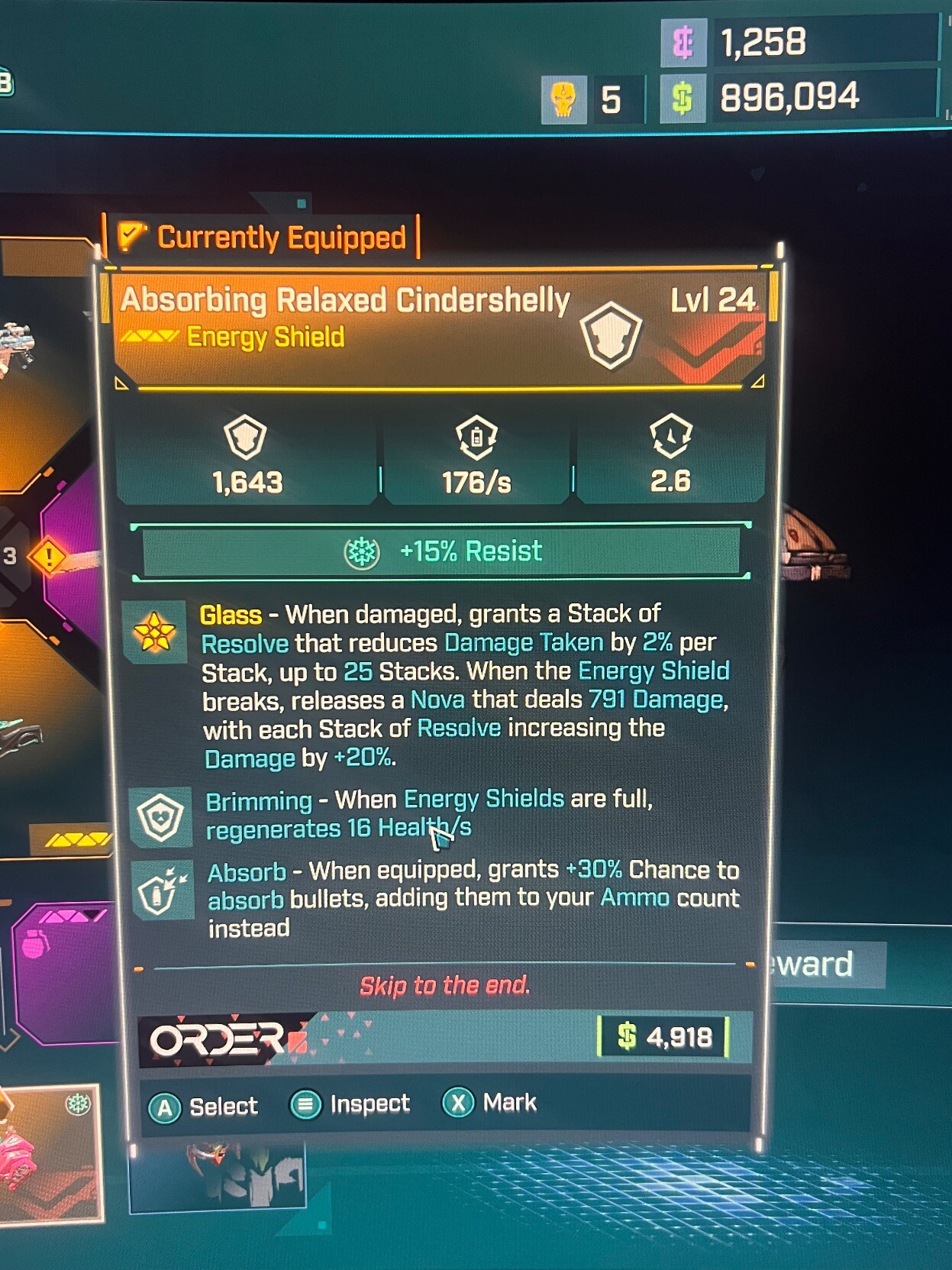Select the purple grenade equipment slot

pyautogui.click(x=65, y=970)
